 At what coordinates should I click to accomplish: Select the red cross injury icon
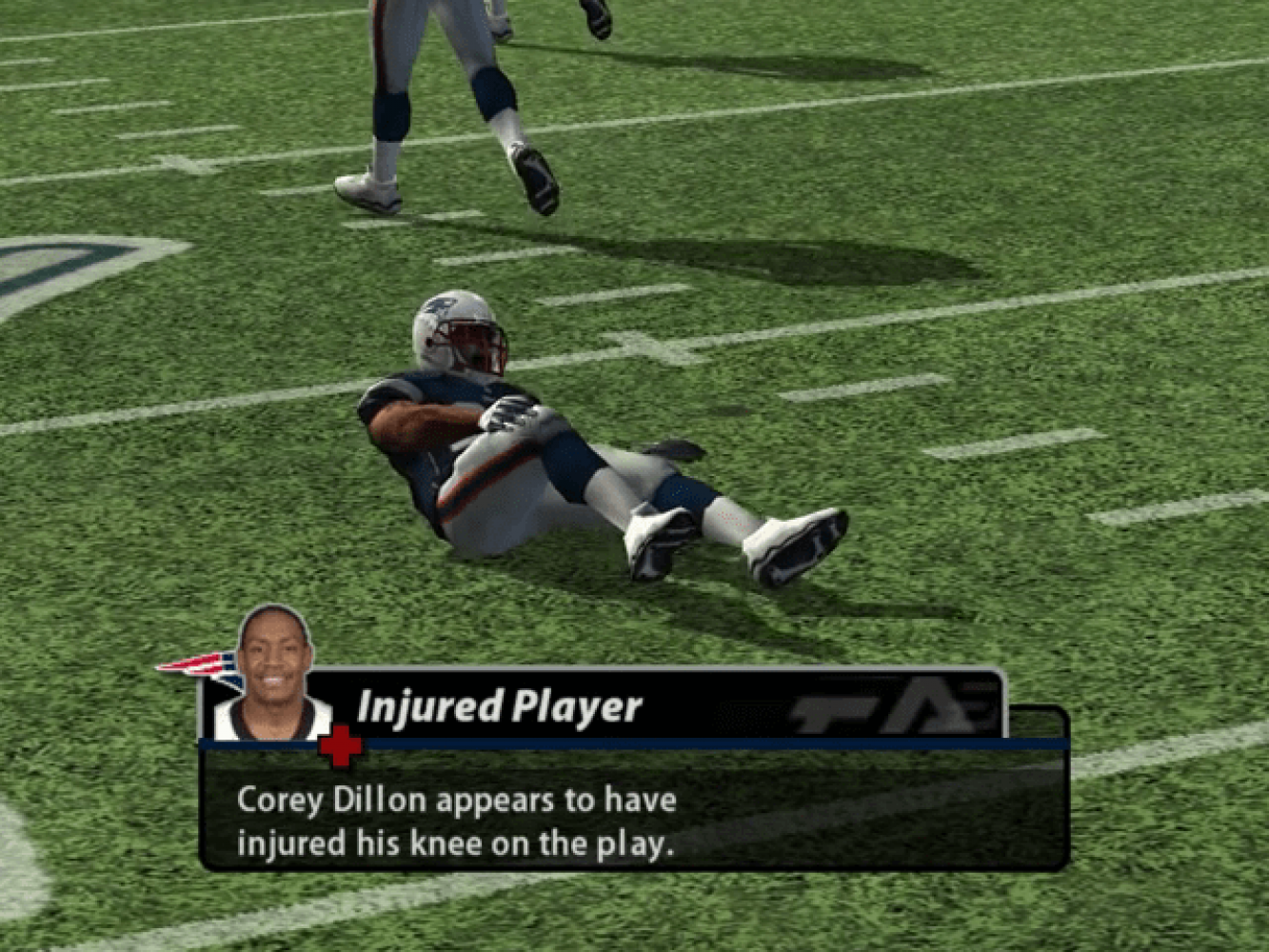[341, 746]
